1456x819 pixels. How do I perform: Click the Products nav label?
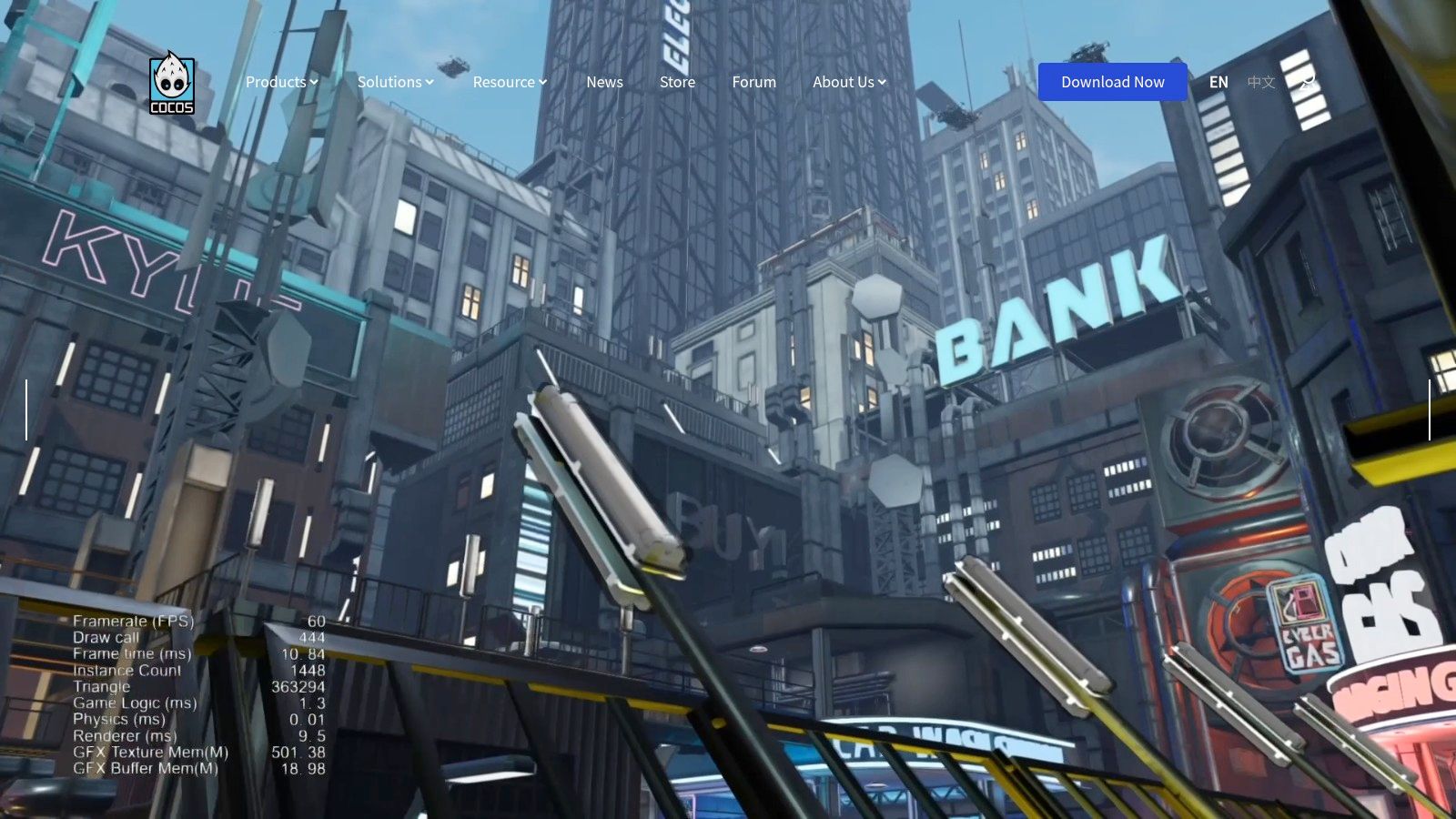coord(276,82)
